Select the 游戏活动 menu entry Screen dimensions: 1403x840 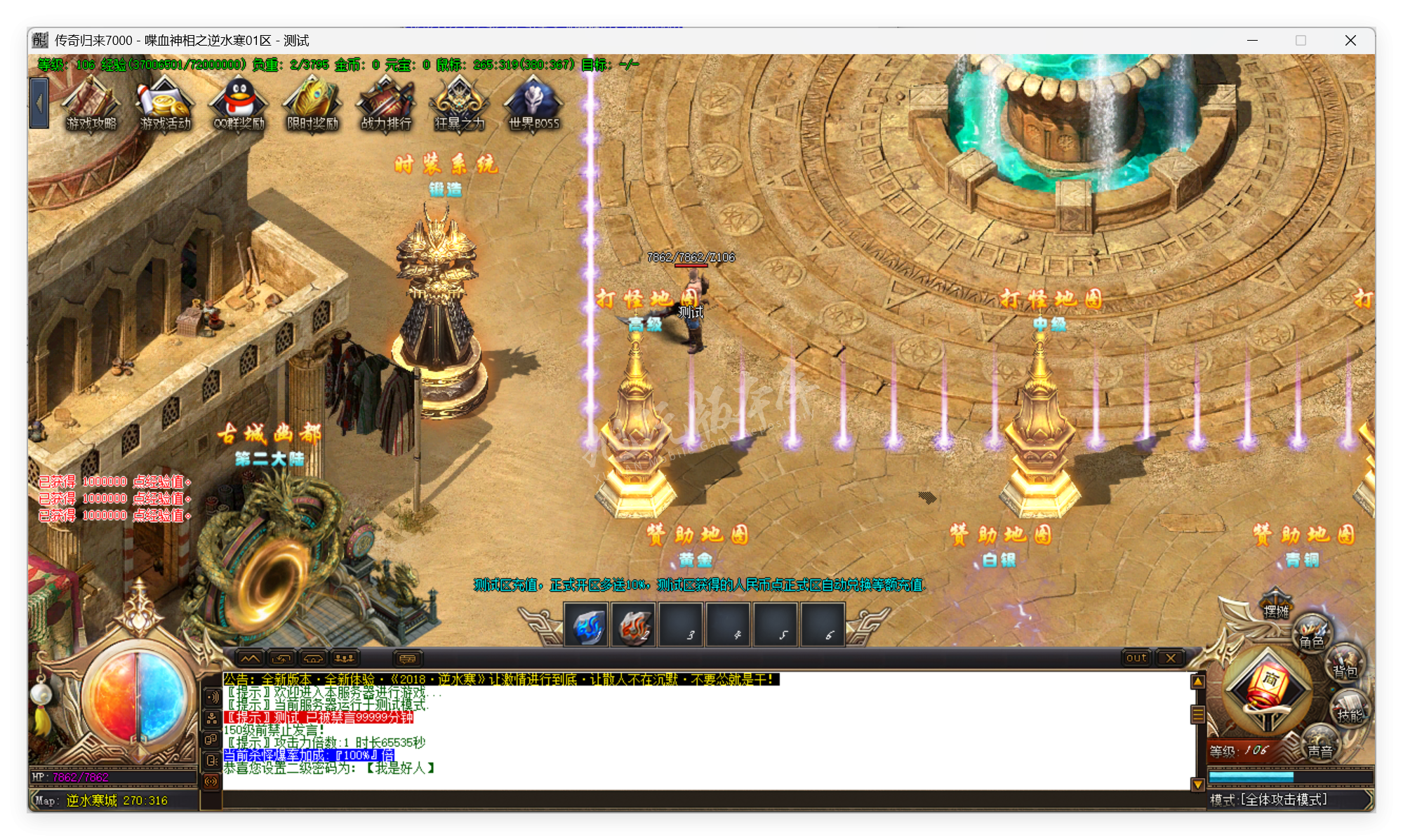coord(164,104)
